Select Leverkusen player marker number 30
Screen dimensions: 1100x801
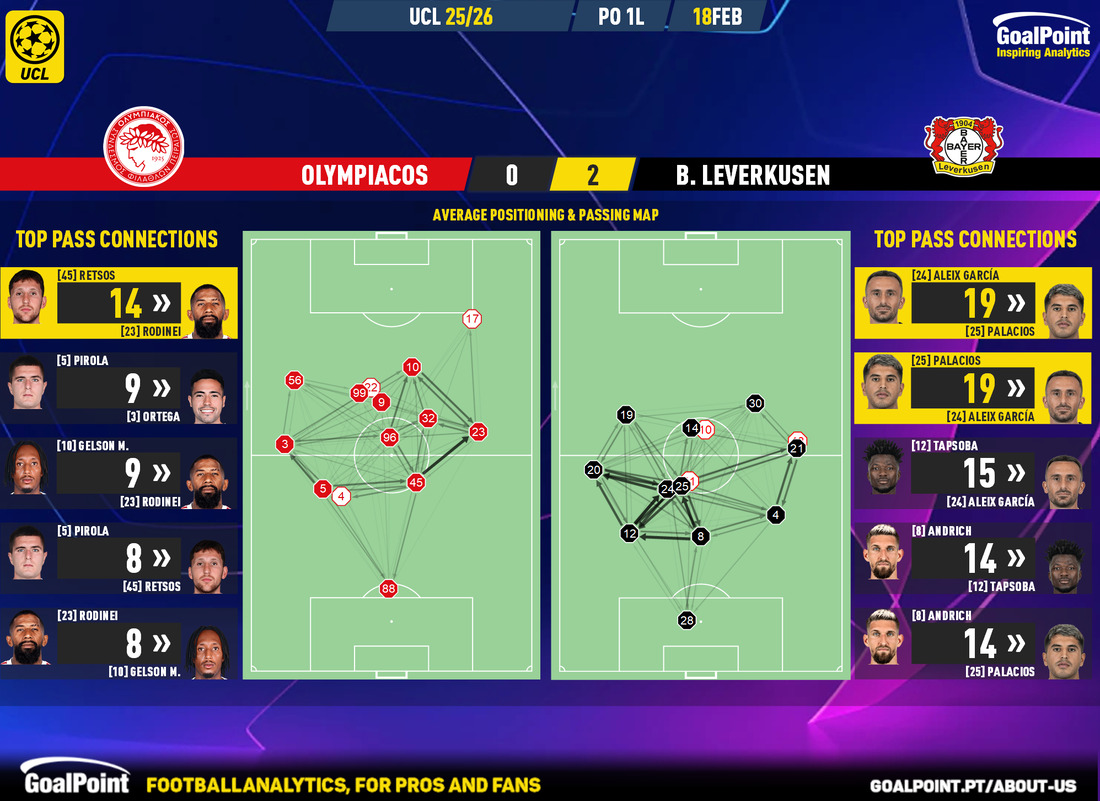[755, 403]
